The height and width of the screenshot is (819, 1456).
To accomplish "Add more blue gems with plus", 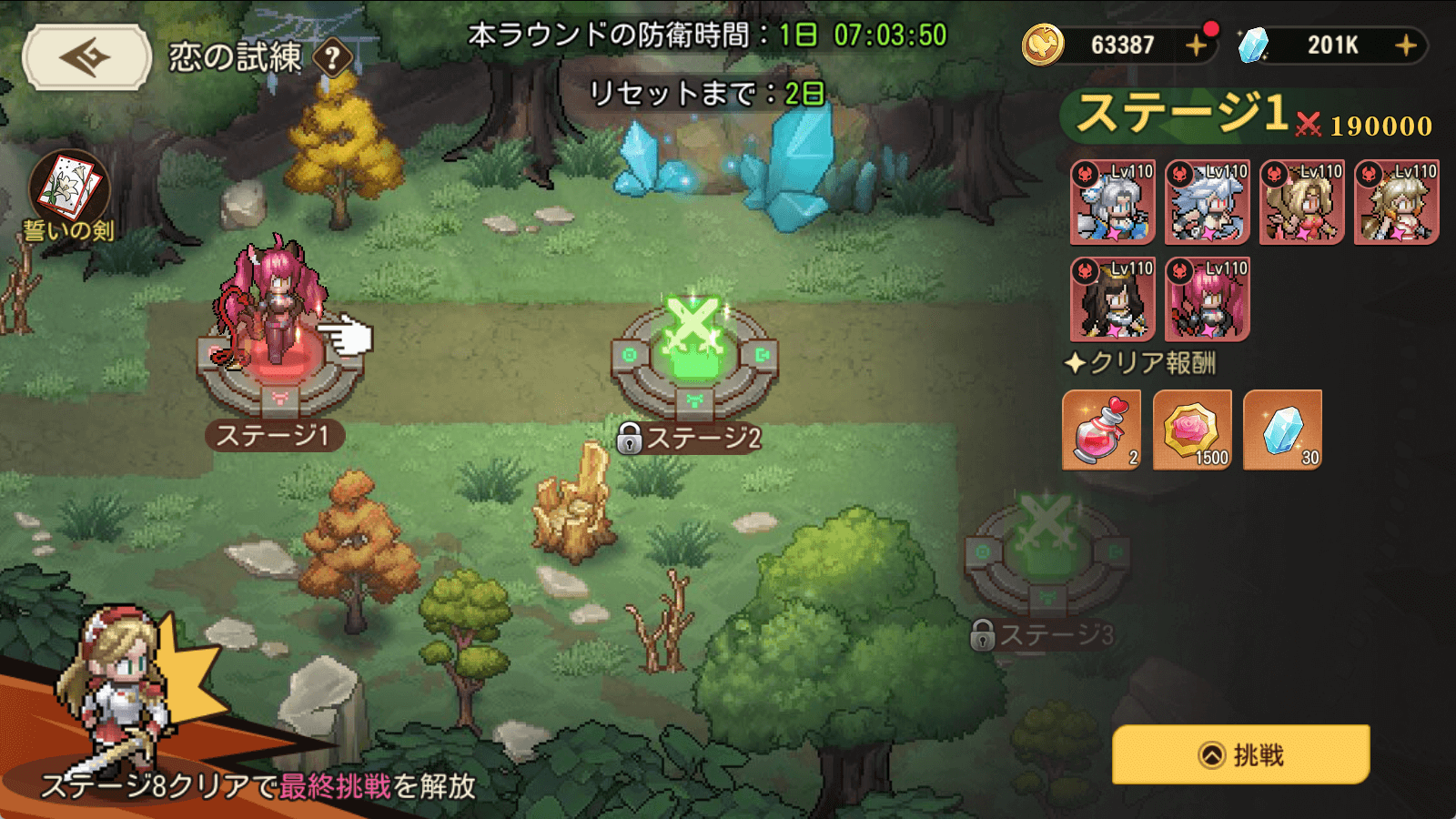I will point(1405,45).
